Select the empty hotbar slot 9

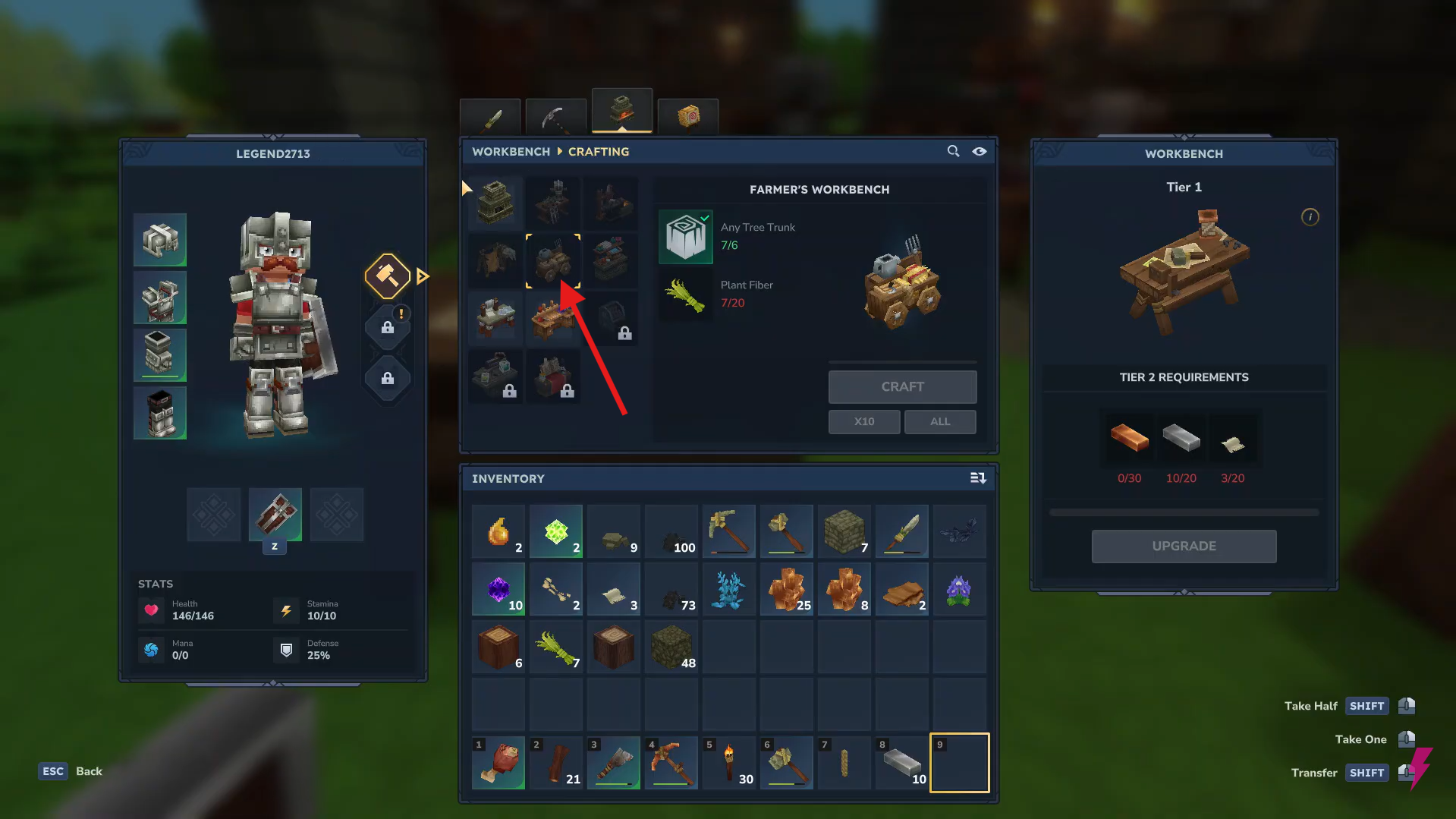[959, 762]
